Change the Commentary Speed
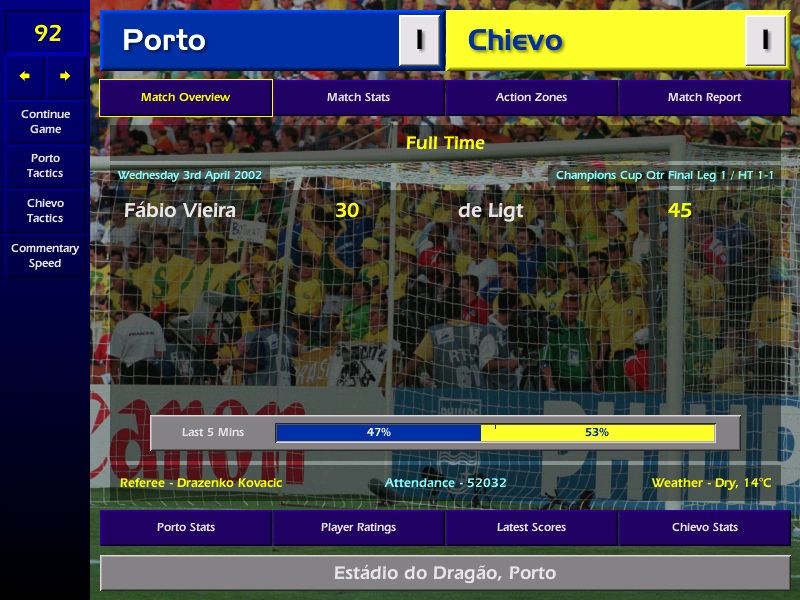 (x=45, y=256)
